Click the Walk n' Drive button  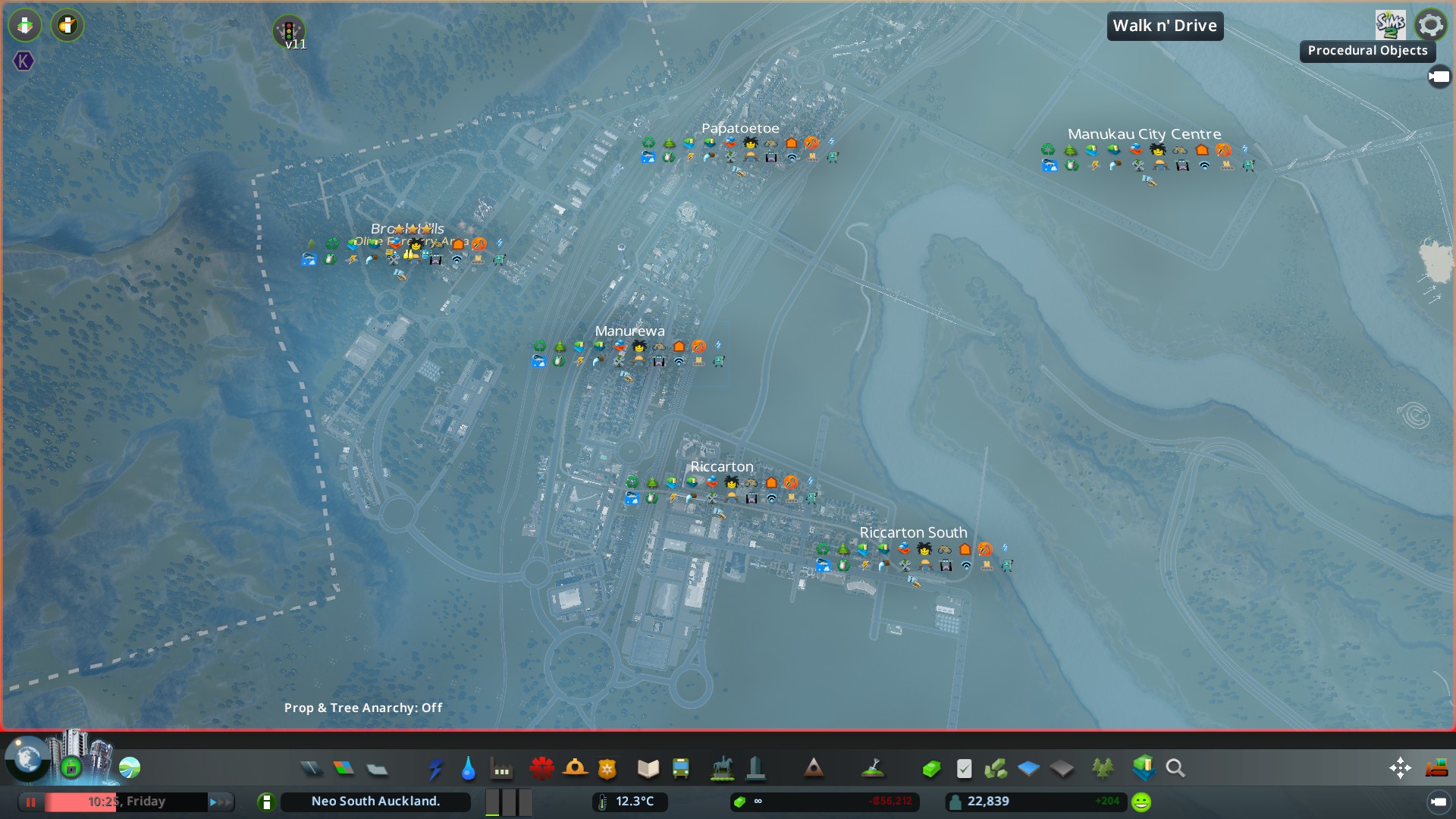(x=1165, y=26)
